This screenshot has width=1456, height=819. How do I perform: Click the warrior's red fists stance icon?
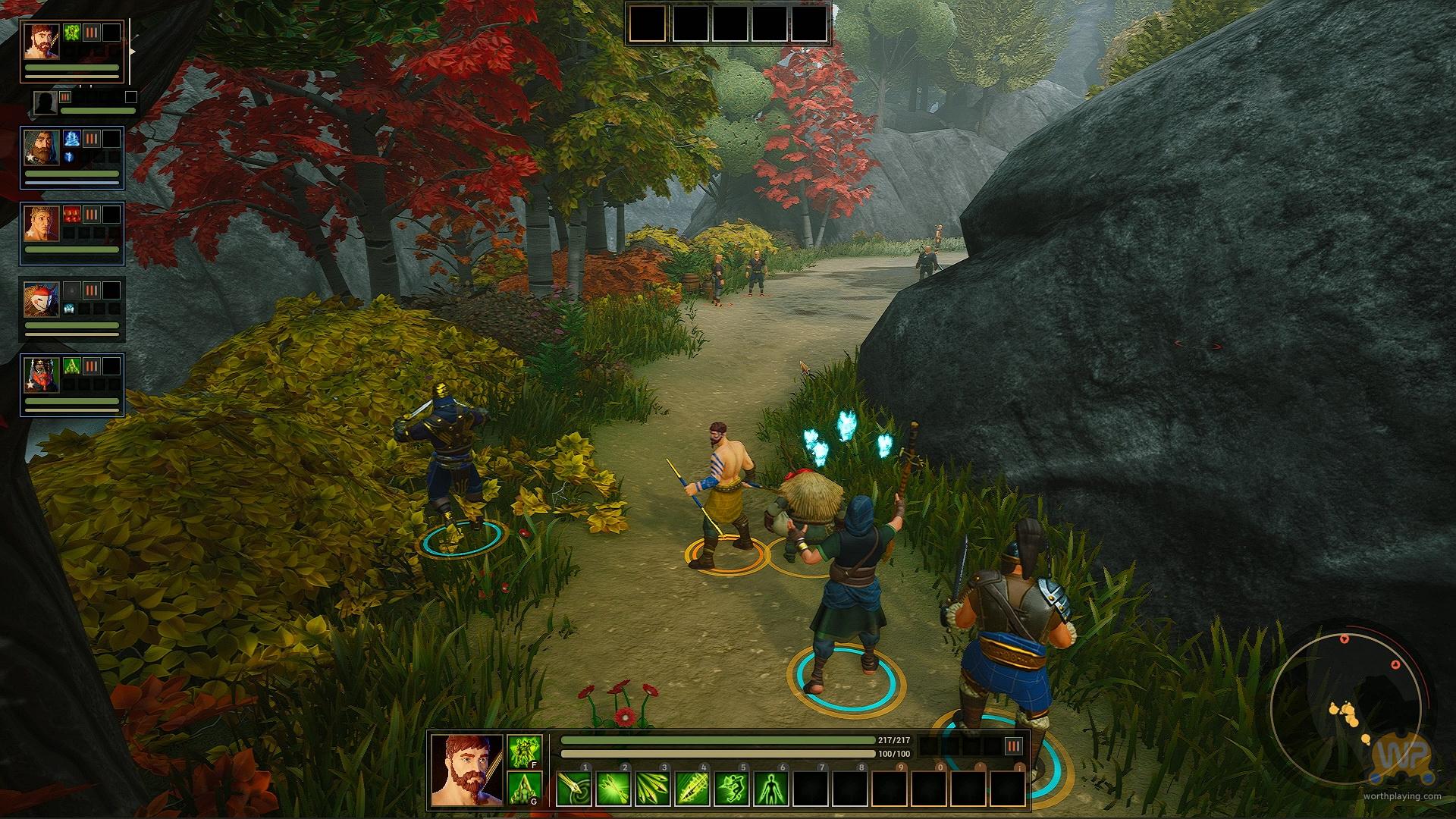point(73,214)
